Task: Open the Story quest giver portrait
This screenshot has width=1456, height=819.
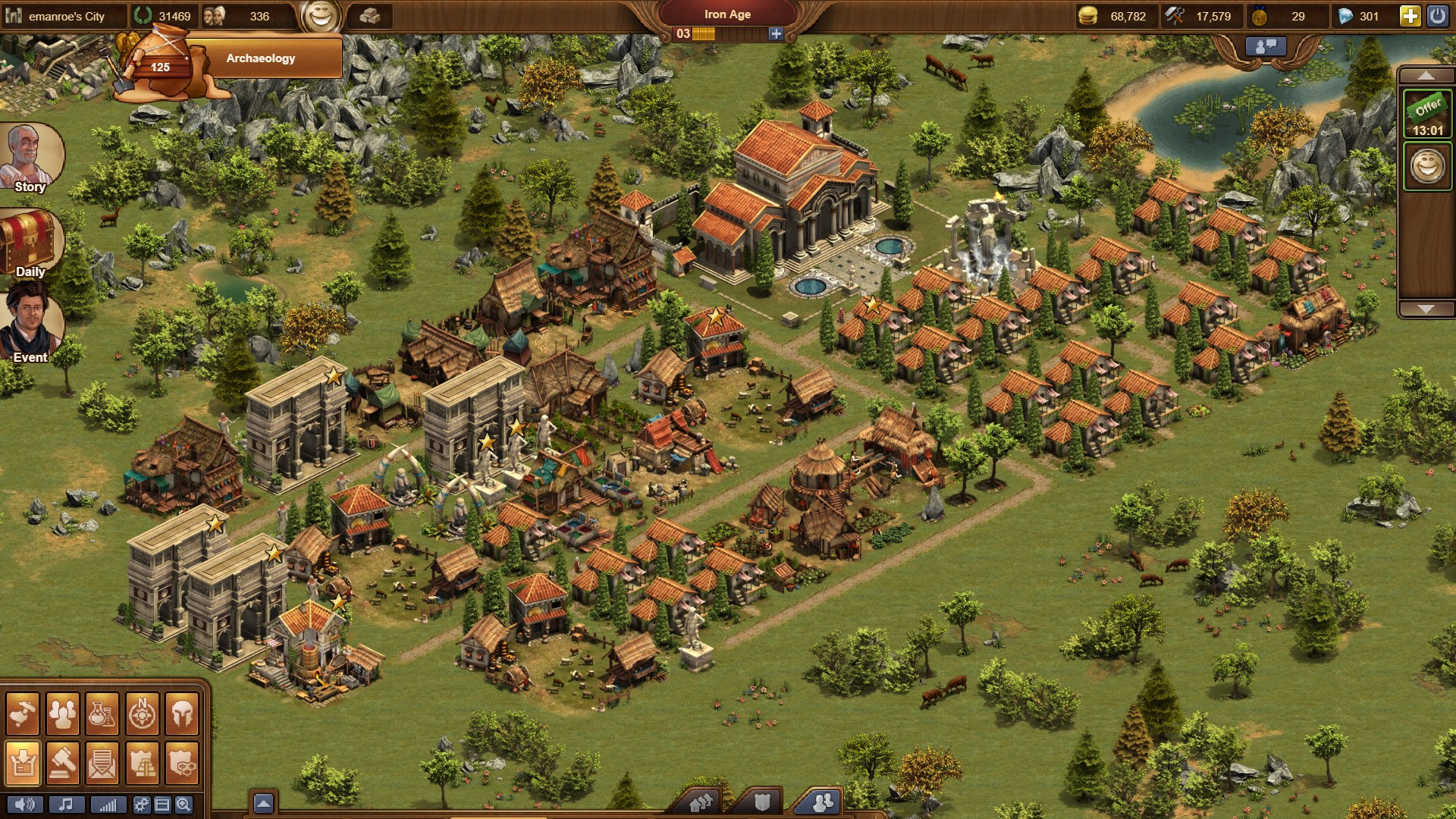Action: coord(30,157)
